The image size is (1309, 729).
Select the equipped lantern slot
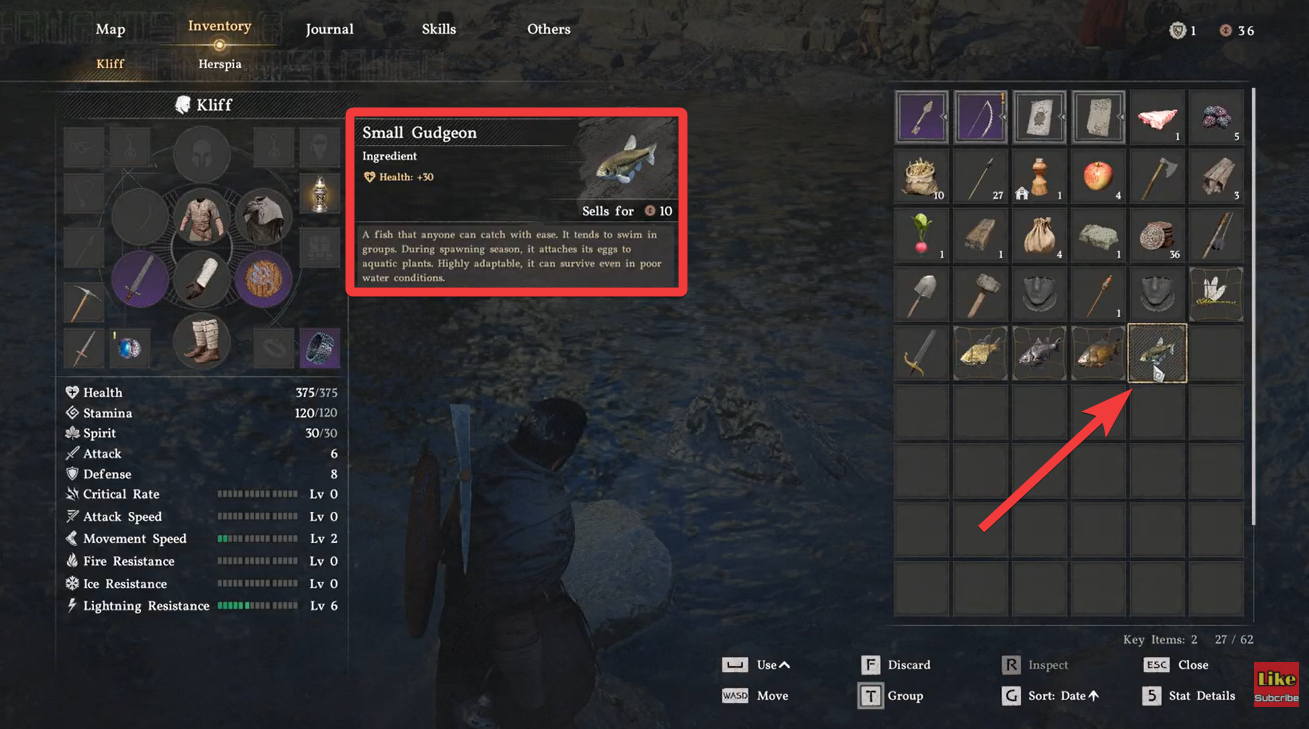coord(320,194)
